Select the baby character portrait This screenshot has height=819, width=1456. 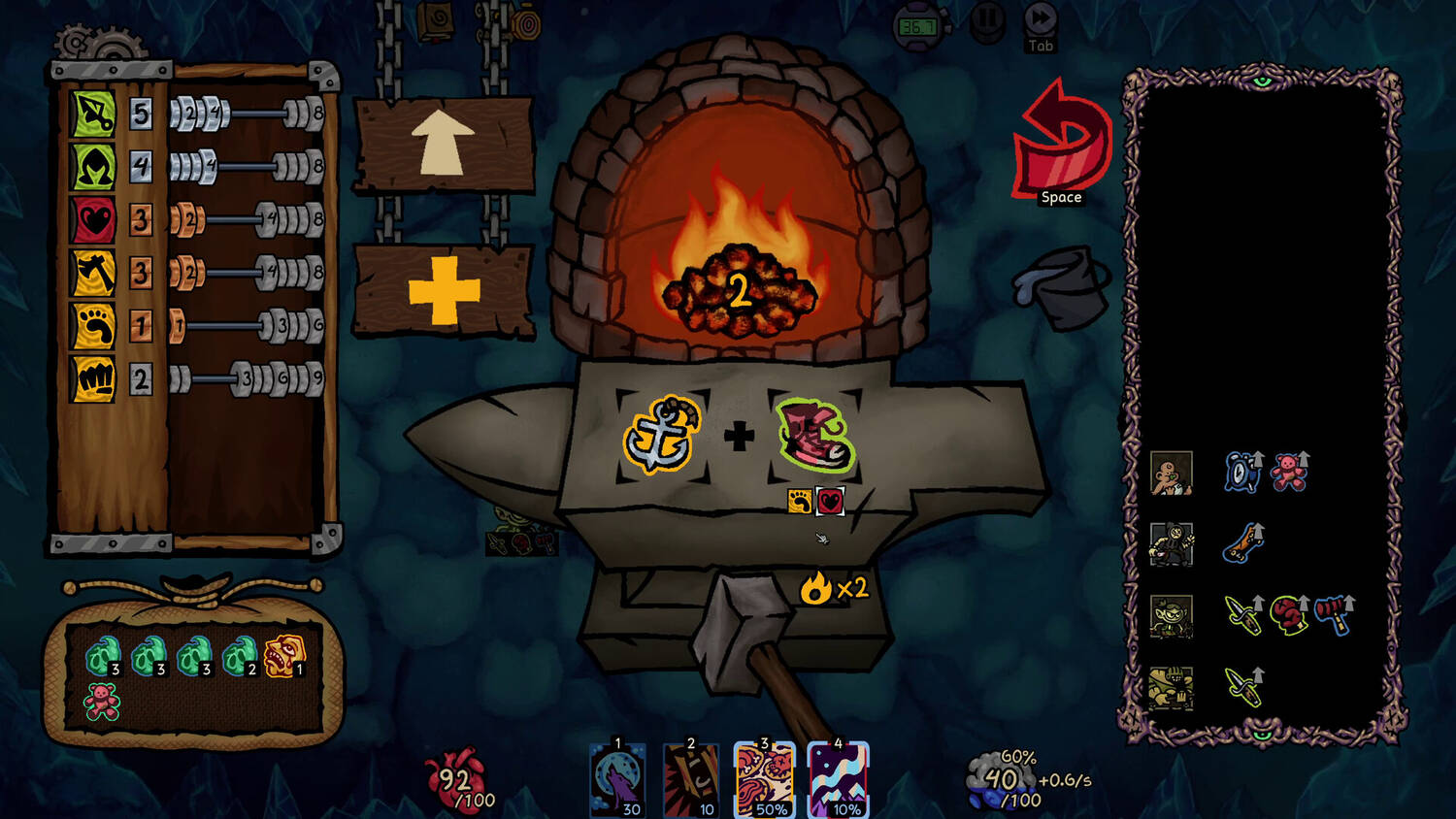pyautogui.click(x=1171, y=474)
